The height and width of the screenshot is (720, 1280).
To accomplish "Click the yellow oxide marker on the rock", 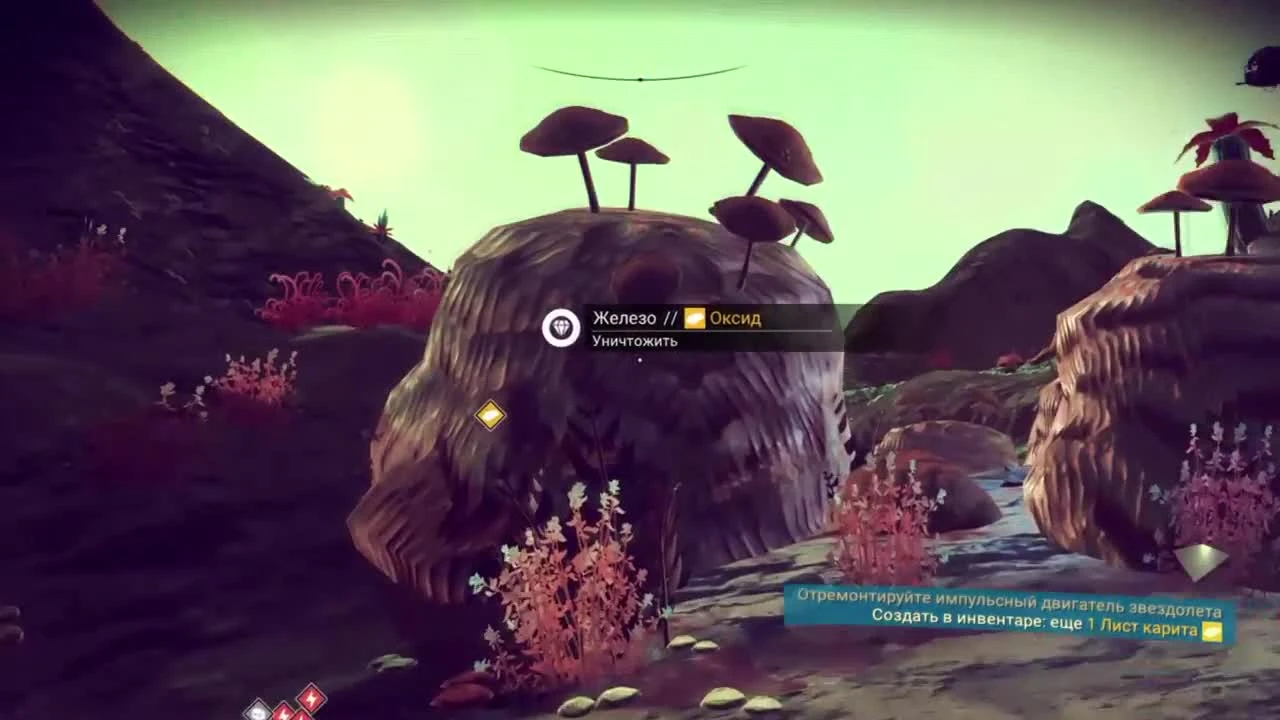I will (x=489, y=415).
